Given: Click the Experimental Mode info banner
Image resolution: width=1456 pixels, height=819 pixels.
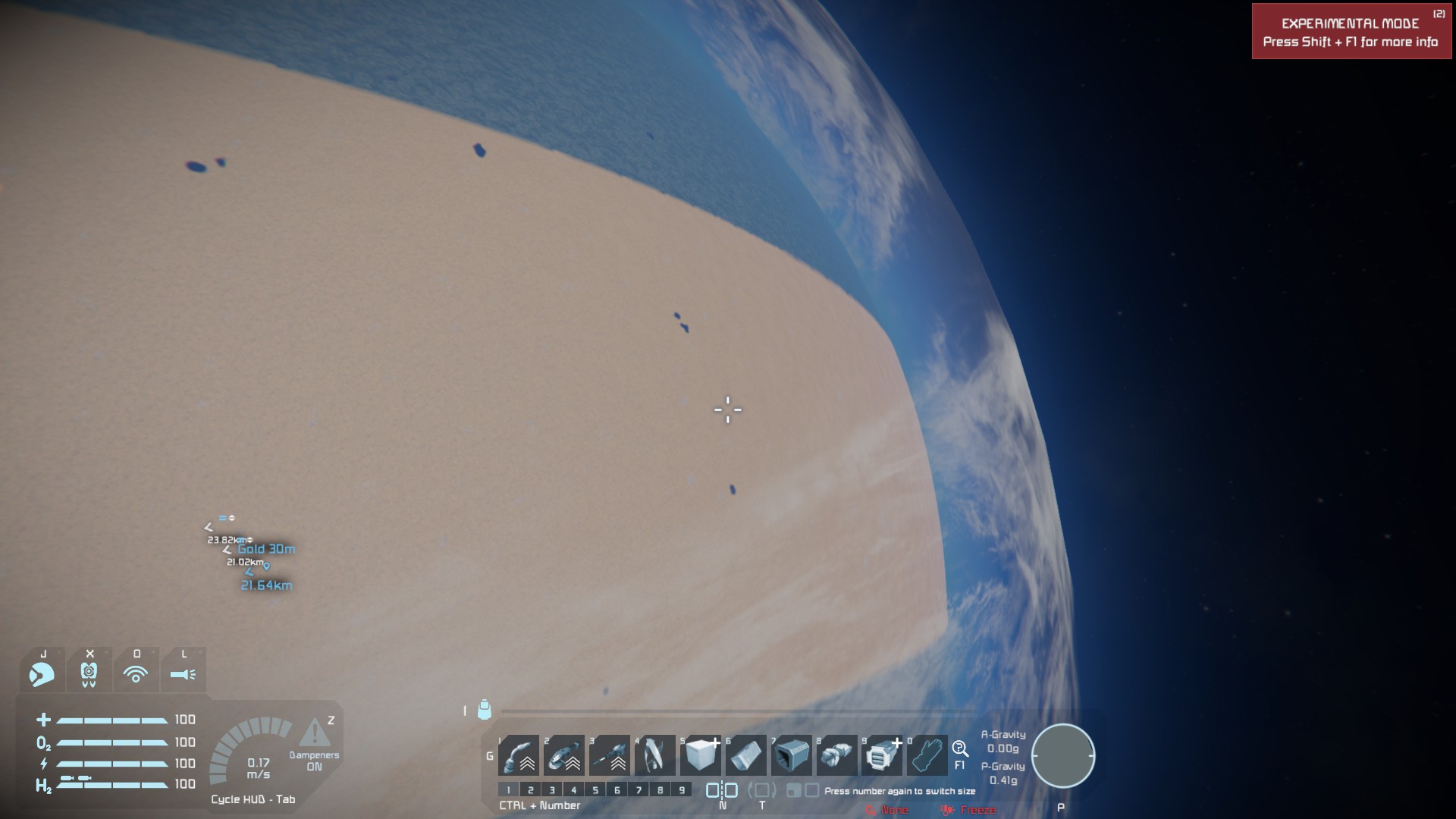Looking at the screenshot, I should click(1351, 32).
